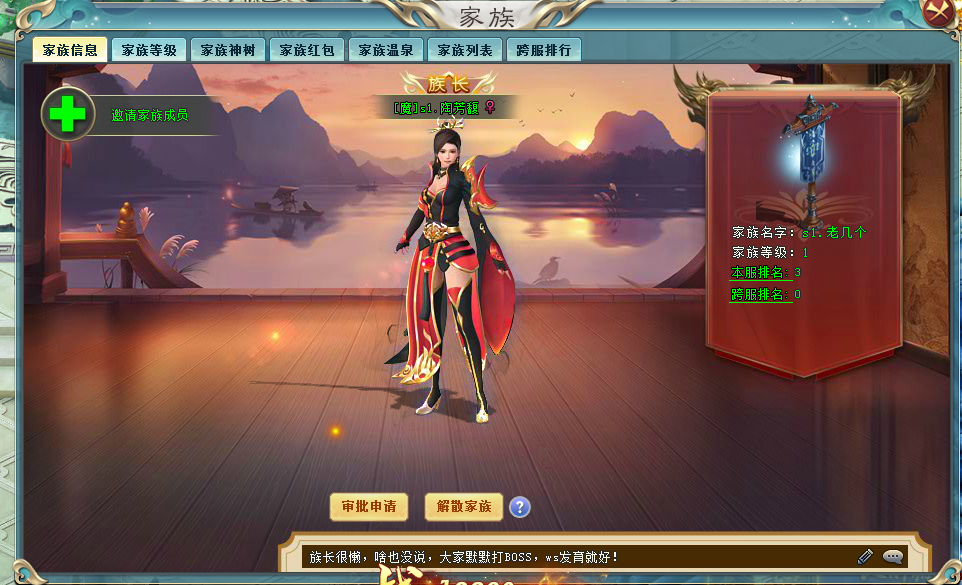Show the 家族红包 tab
This screenshot has height=585, width=962.
tap(307, 50)
